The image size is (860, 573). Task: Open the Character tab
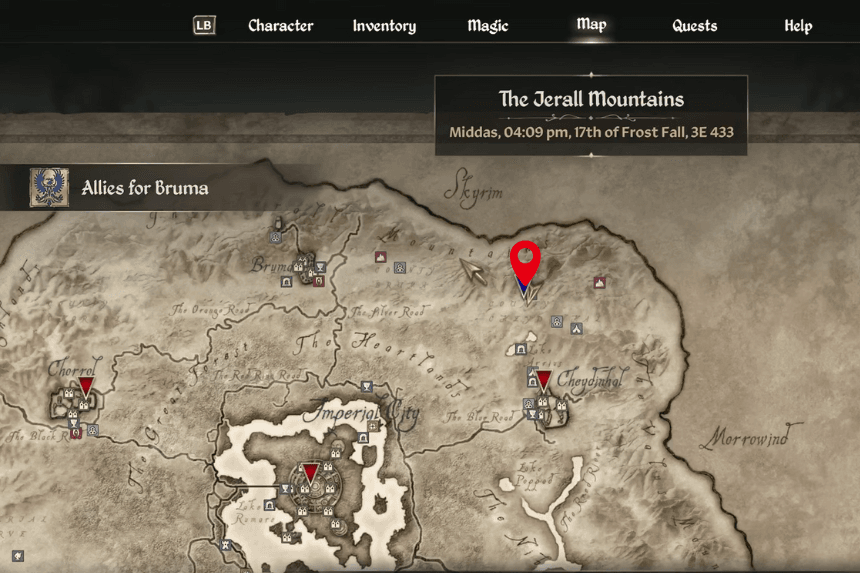tap(280, 26)
